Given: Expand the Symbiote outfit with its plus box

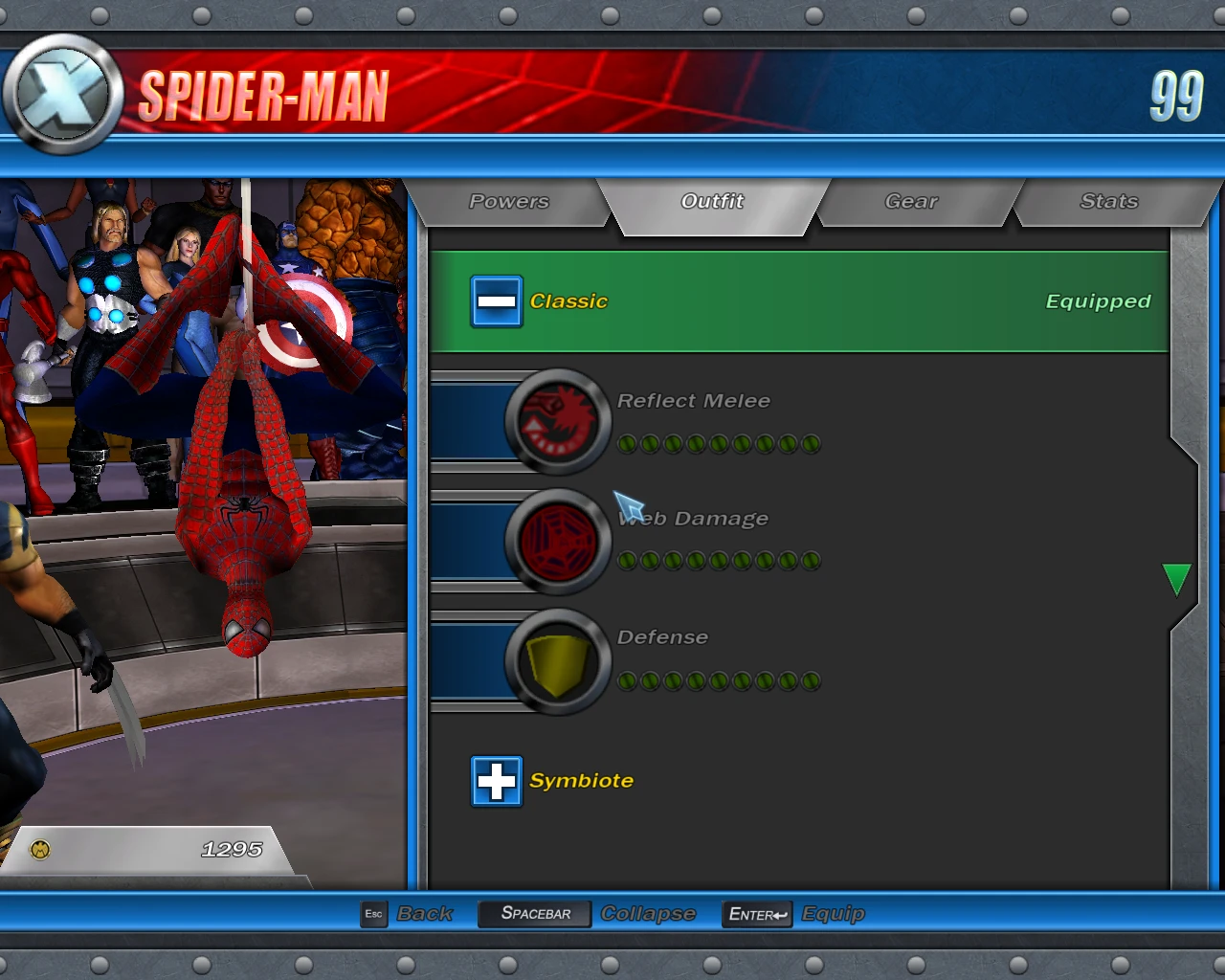Looking at the screenshot, I should click(496, 780).
